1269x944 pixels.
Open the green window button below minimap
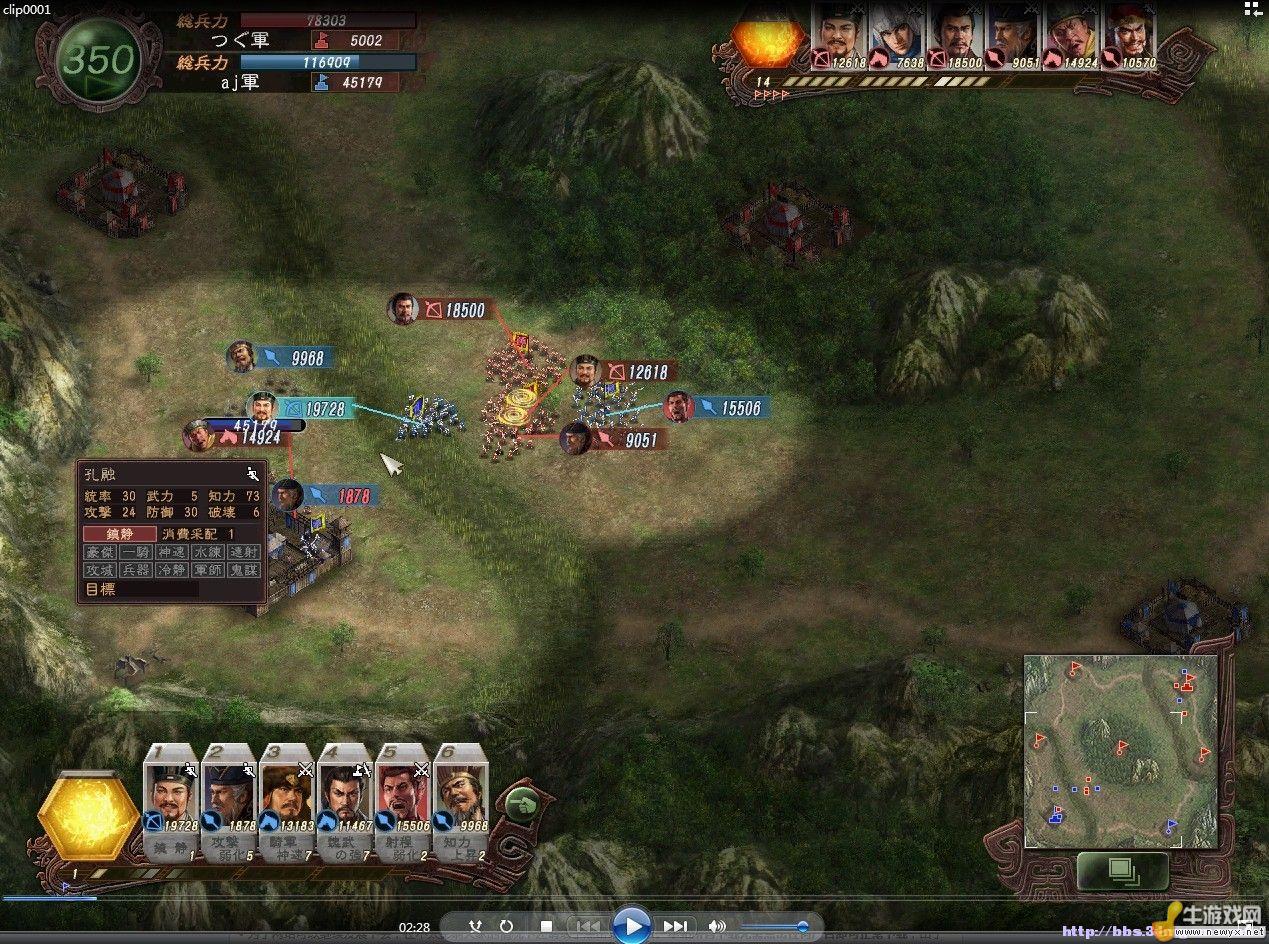(1121, 870)
